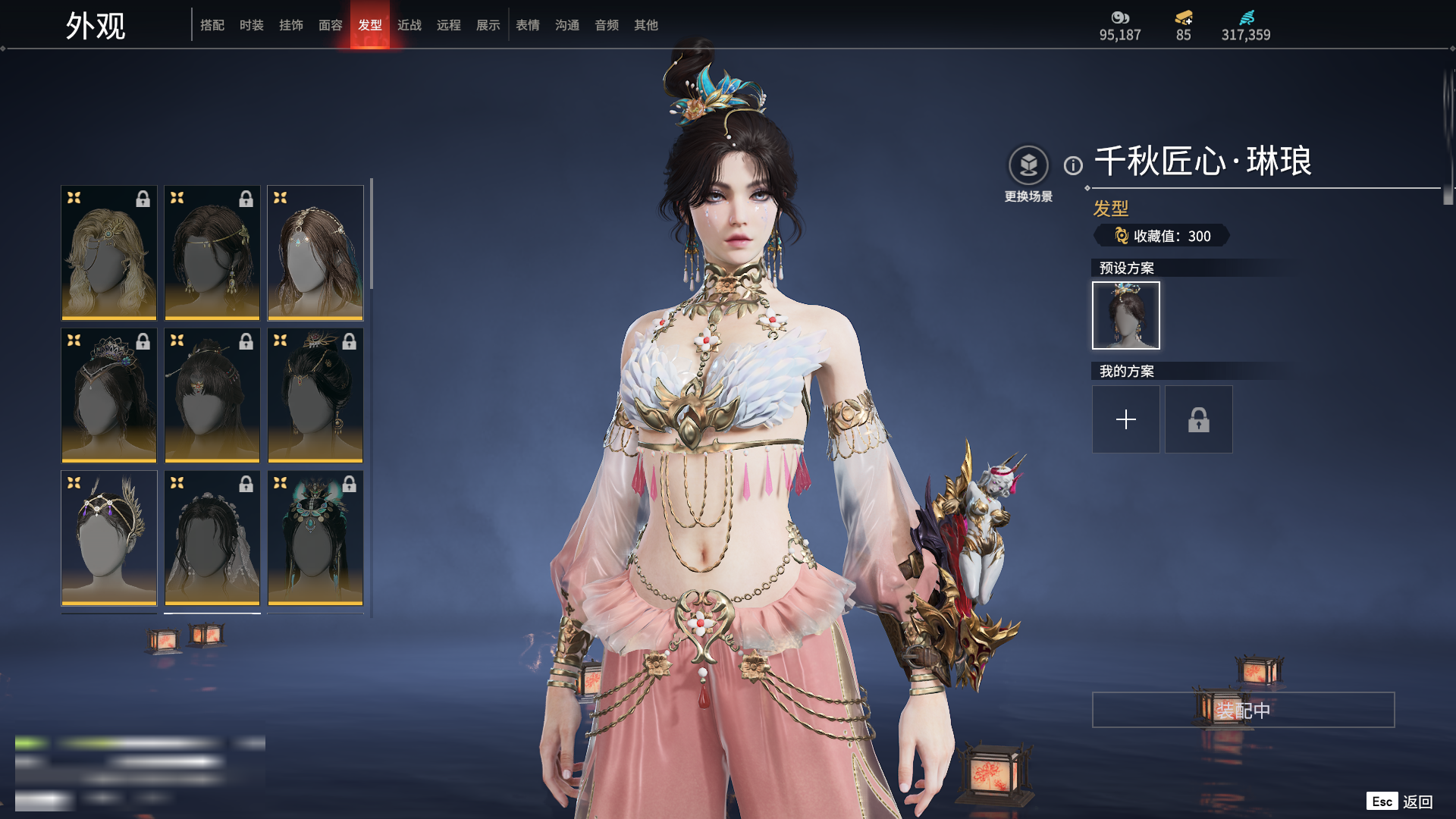This screenshot has height=819, width=1456.
Task: Open the 时装 outfit tab
Action: point(252,25)
